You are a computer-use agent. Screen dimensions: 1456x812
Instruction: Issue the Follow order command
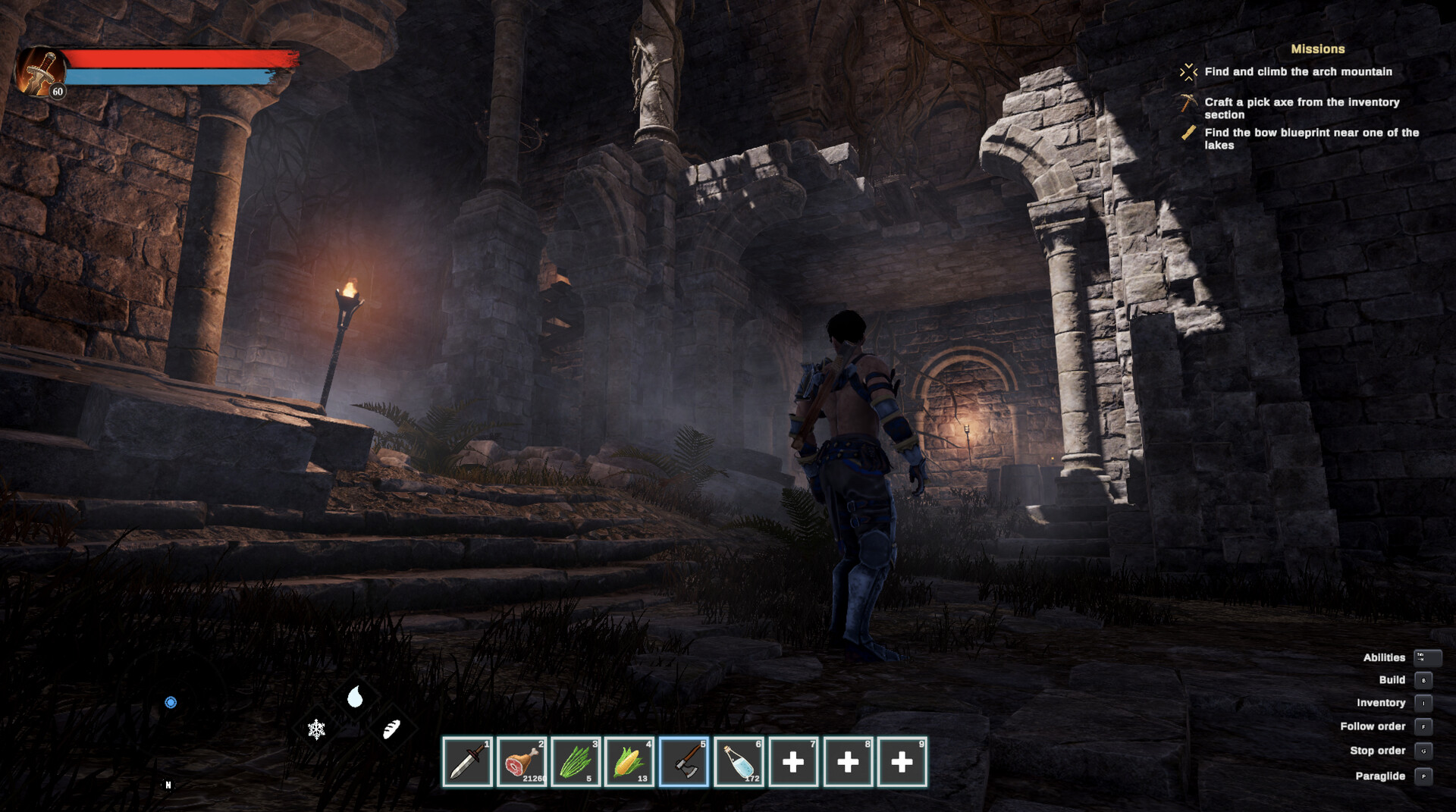(1373, 726)
